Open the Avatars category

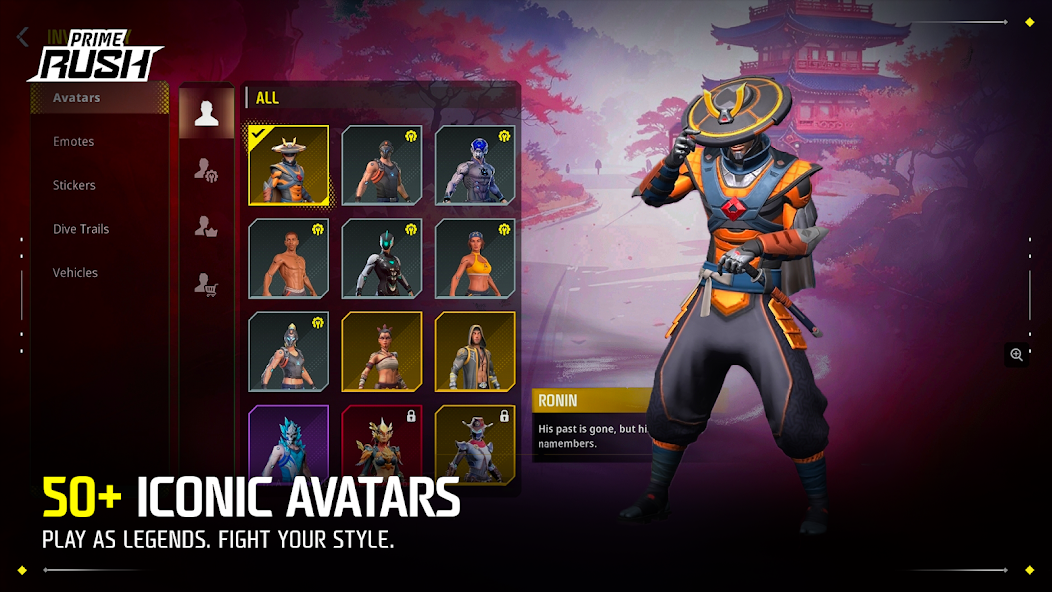[77, 98]
